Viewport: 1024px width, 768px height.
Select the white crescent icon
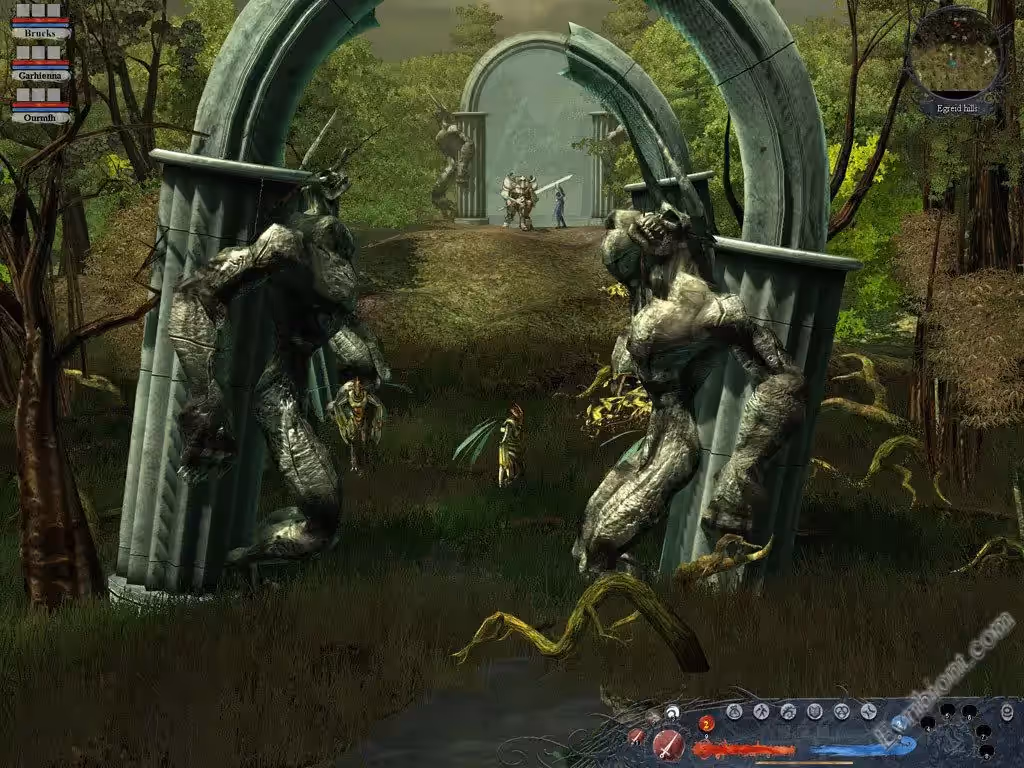[x=673, y=713]
